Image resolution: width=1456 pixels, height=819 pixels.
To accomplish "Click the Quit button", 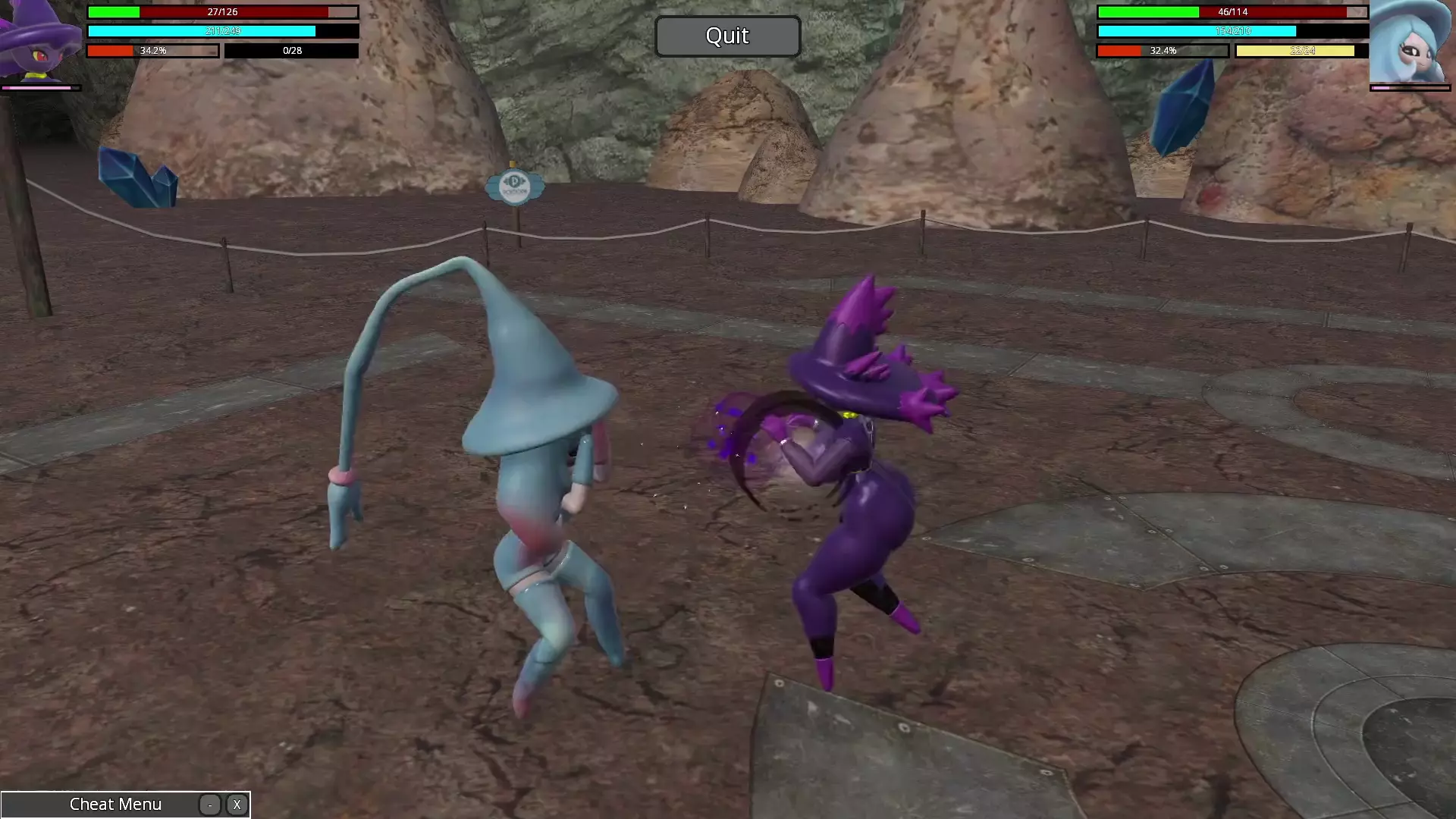I will (x=727, y=36).
